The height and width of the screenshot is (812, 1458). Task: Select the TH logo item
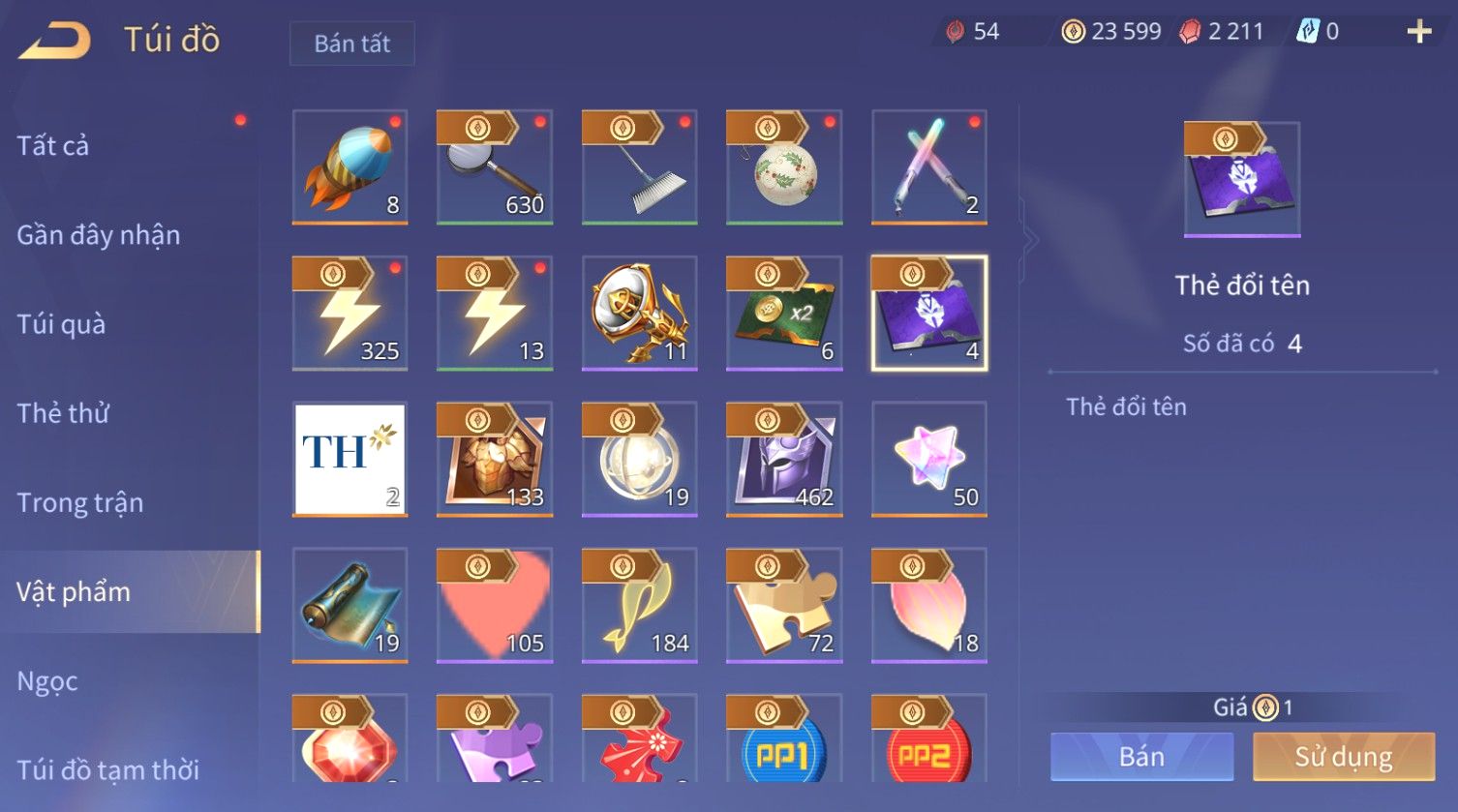(349, 459)
